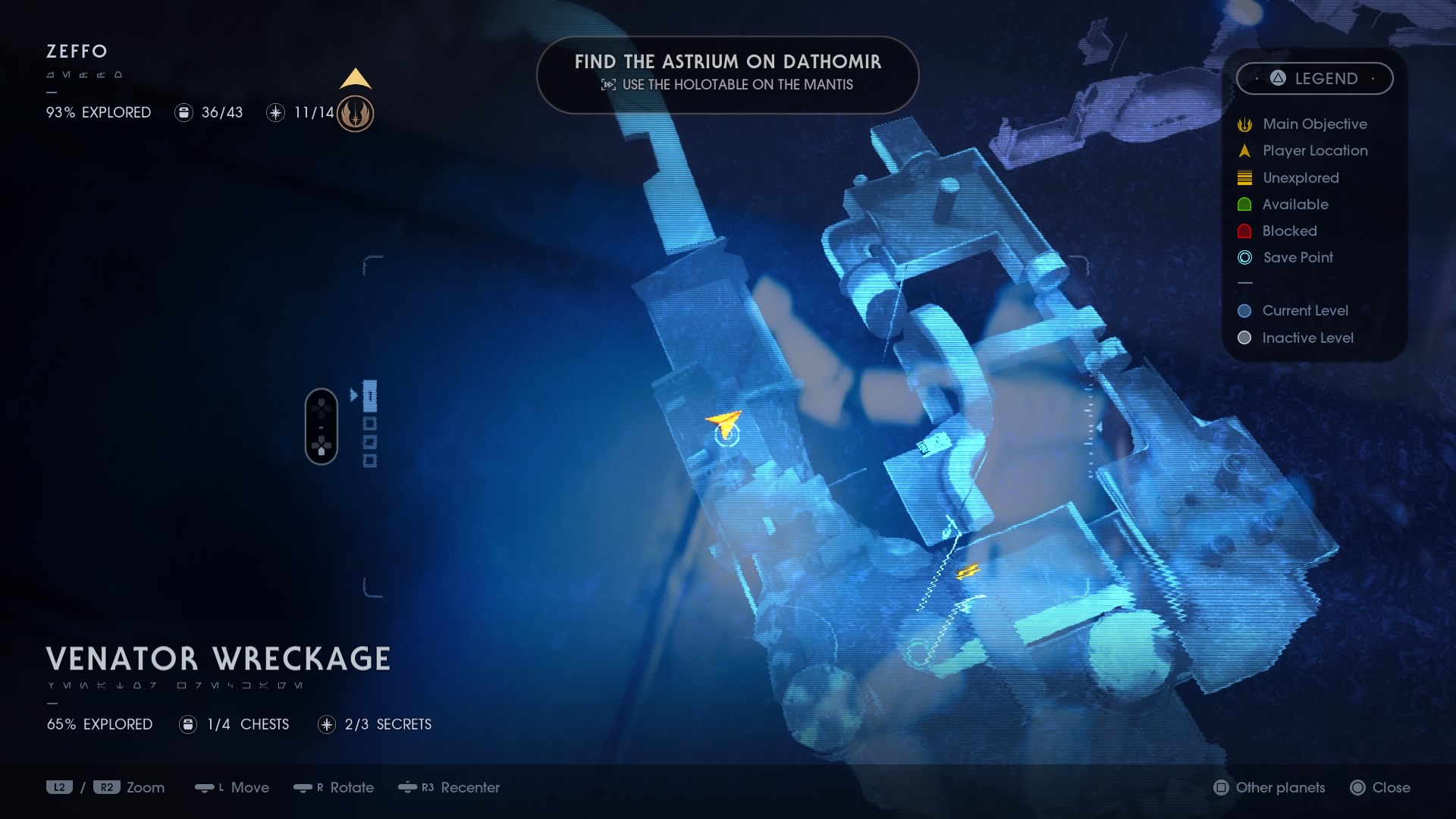Toggle the Inactive Level gray indicator
Image resolution: width=1456 pixels, height=819 pixels.
pos(1244,338)
